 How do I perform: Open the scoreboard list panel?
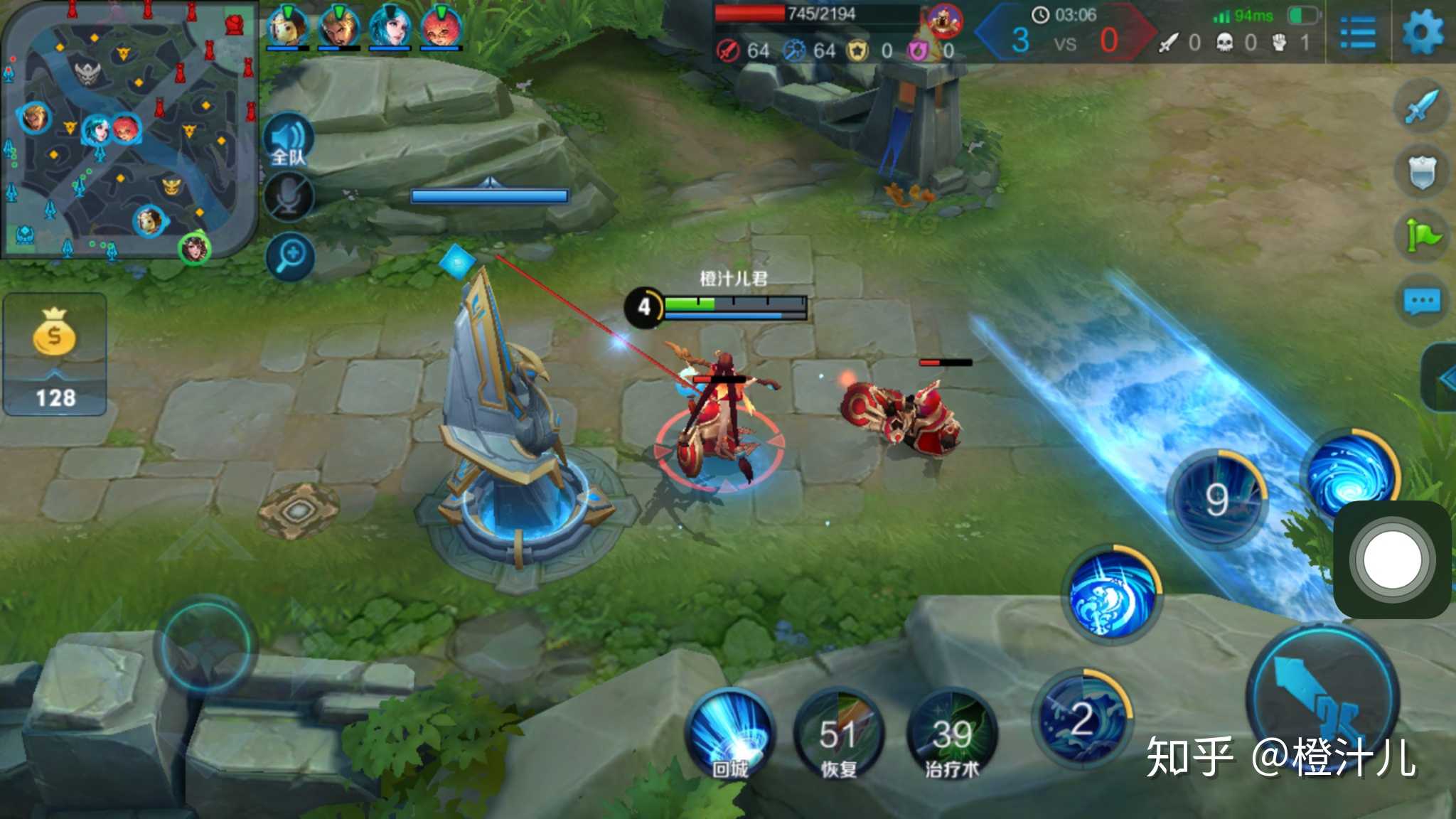pos(1357,33)
